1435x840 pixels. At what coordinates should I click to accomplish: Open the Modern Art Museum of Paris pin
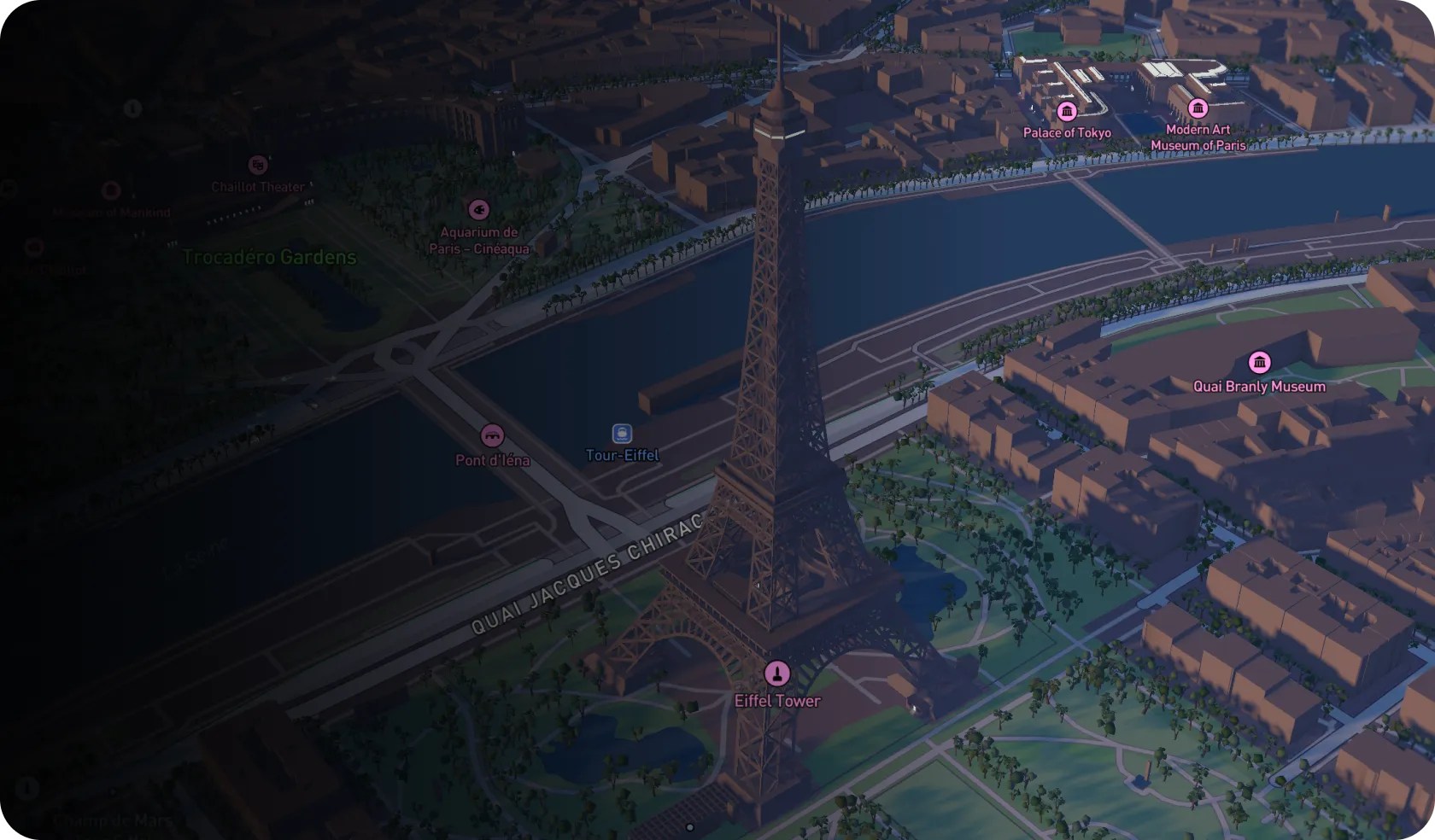1198,108
